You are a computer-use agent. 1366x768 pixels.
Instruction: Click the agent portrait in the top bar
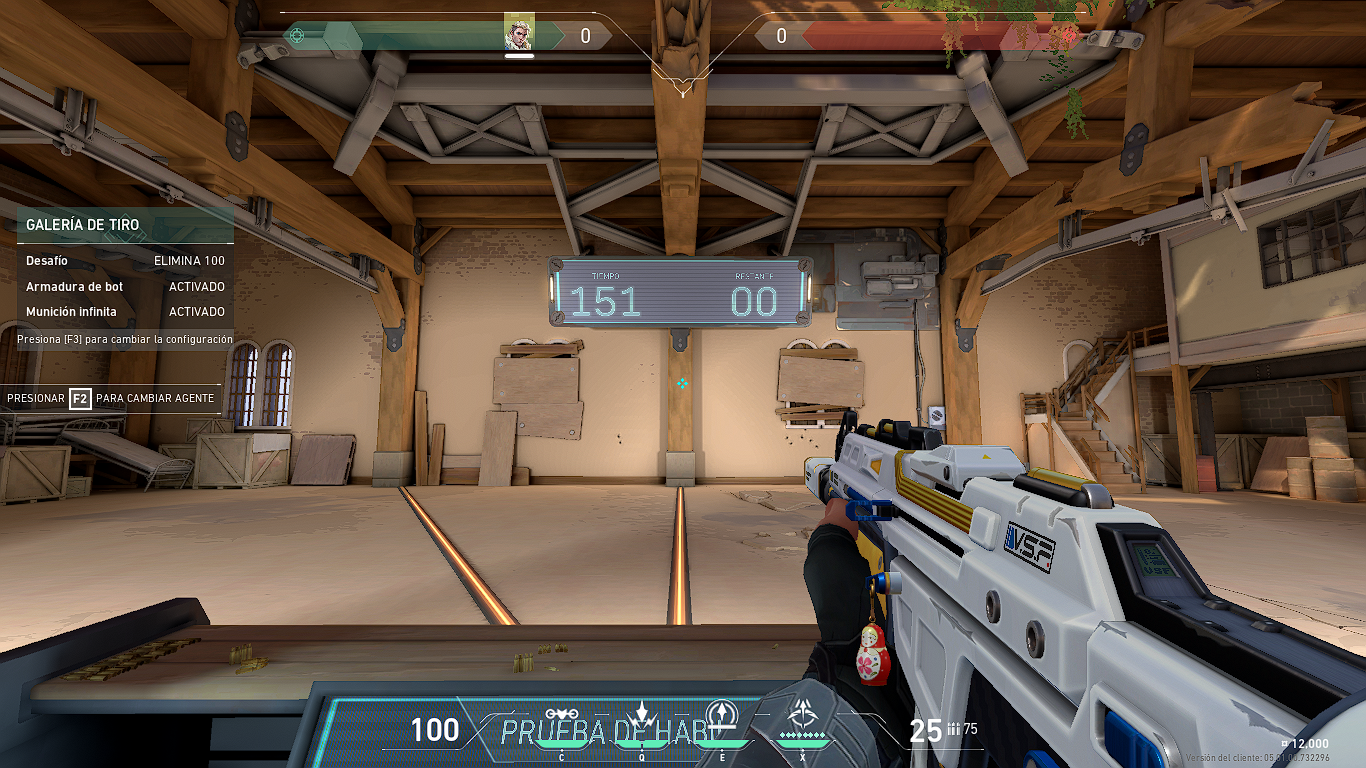click(519, 34)
